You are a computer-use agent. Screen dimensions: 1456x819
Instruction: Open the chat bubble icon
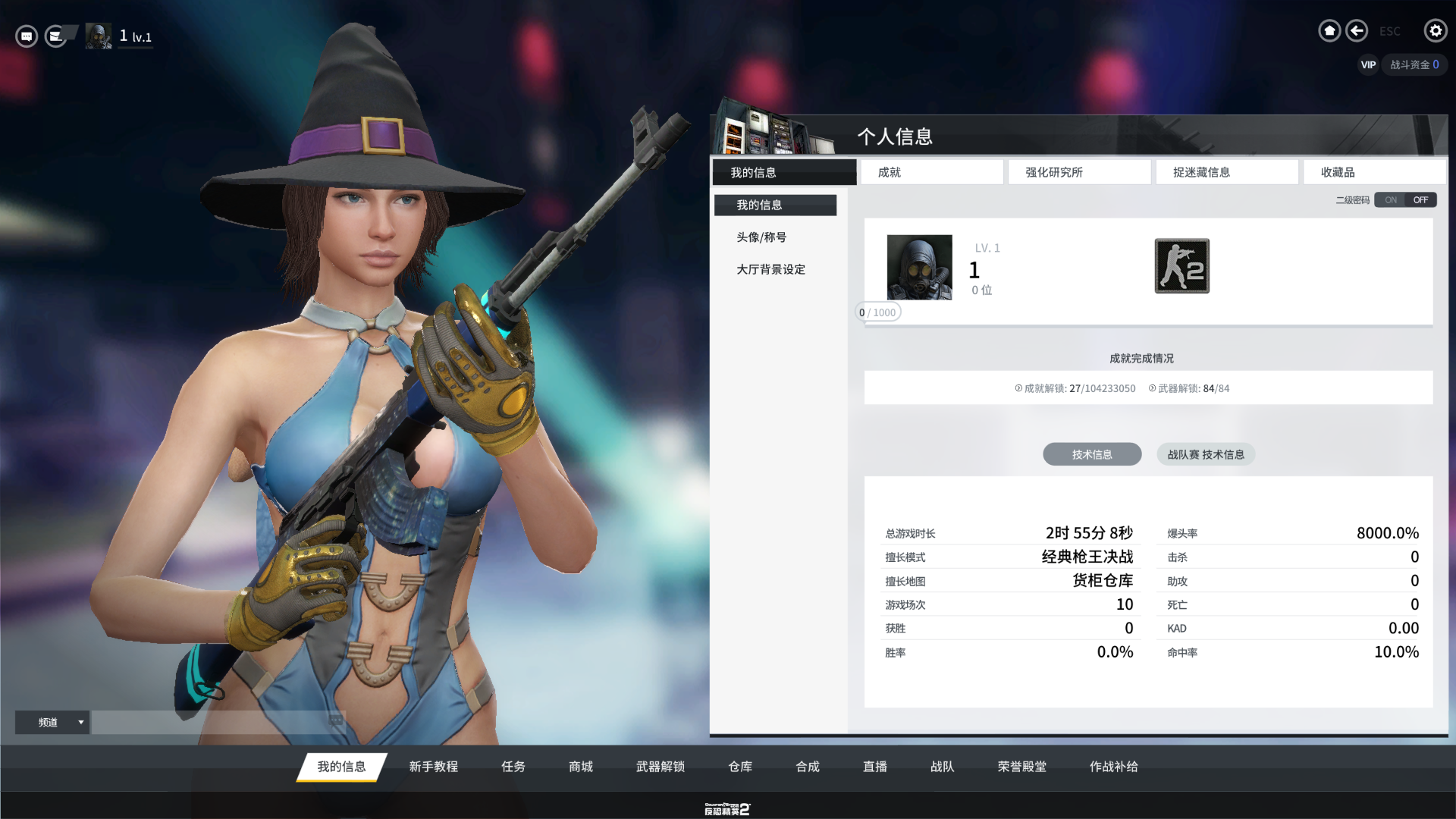pos(27,36)
